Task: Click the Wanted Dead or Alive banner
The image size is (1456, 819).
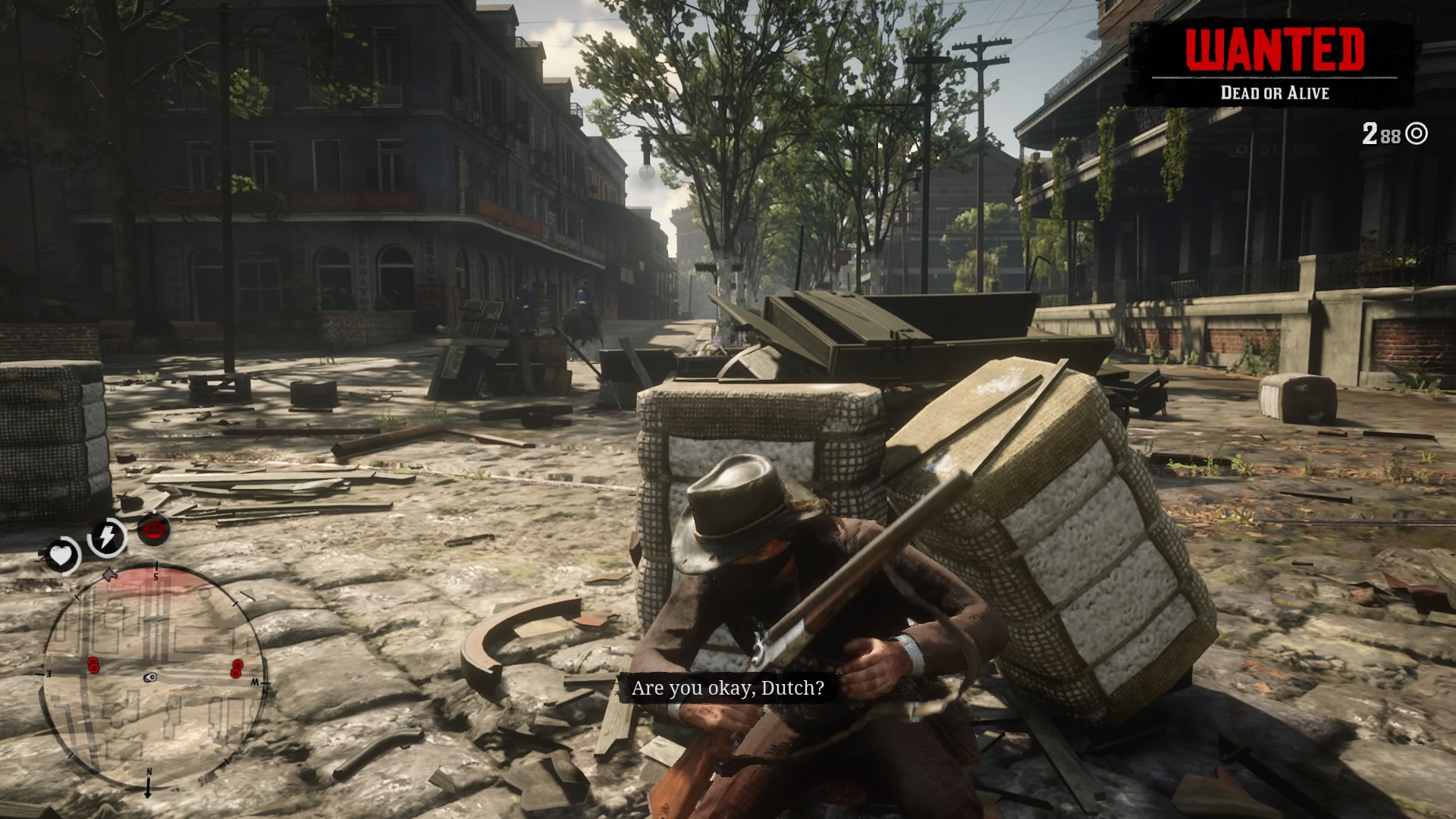Action: coord(1274,64)
